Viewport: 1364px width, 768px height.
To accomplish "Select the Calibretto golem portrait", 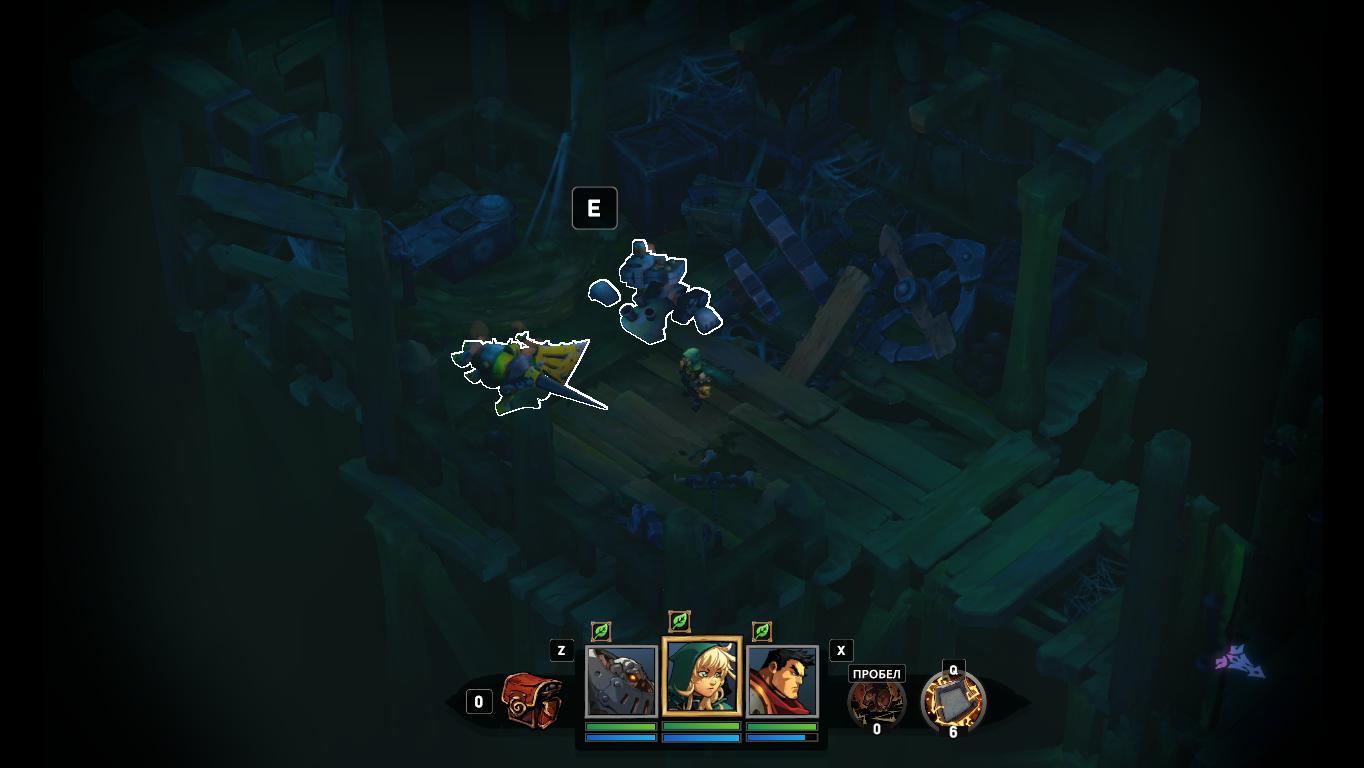I will [x=621, y=681].
